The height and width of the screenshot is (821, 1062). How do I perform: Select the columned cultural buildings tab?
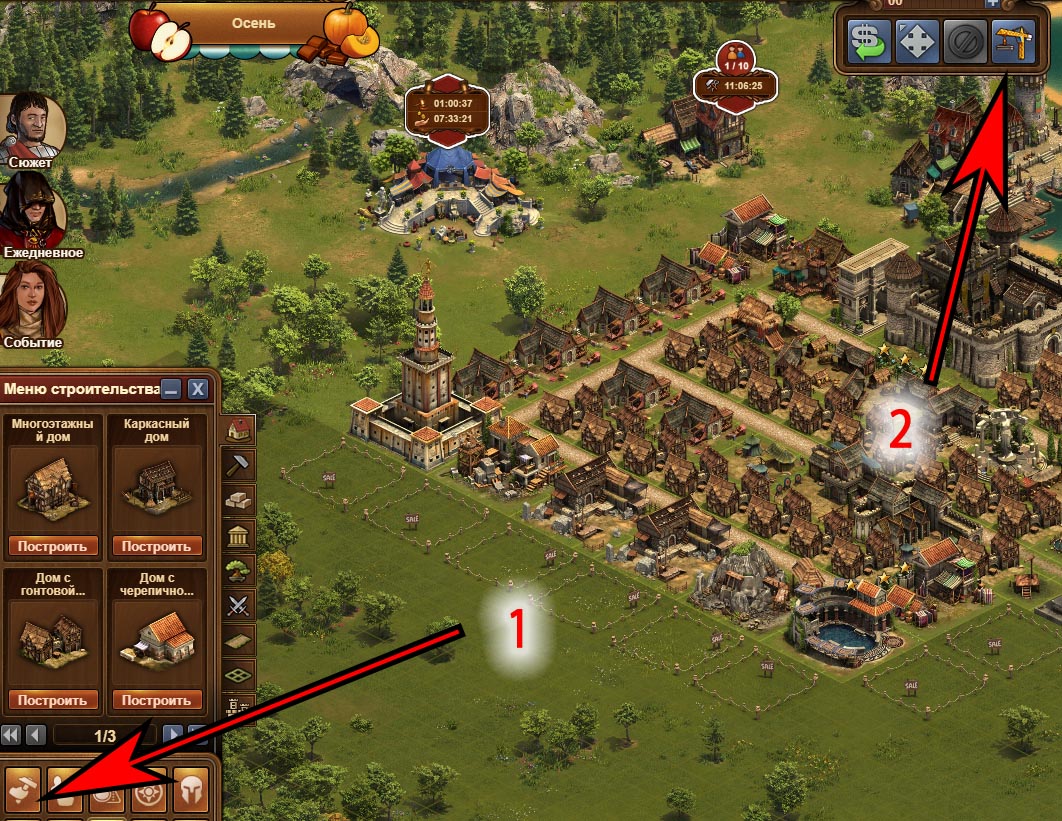click(x=240, y=534)
